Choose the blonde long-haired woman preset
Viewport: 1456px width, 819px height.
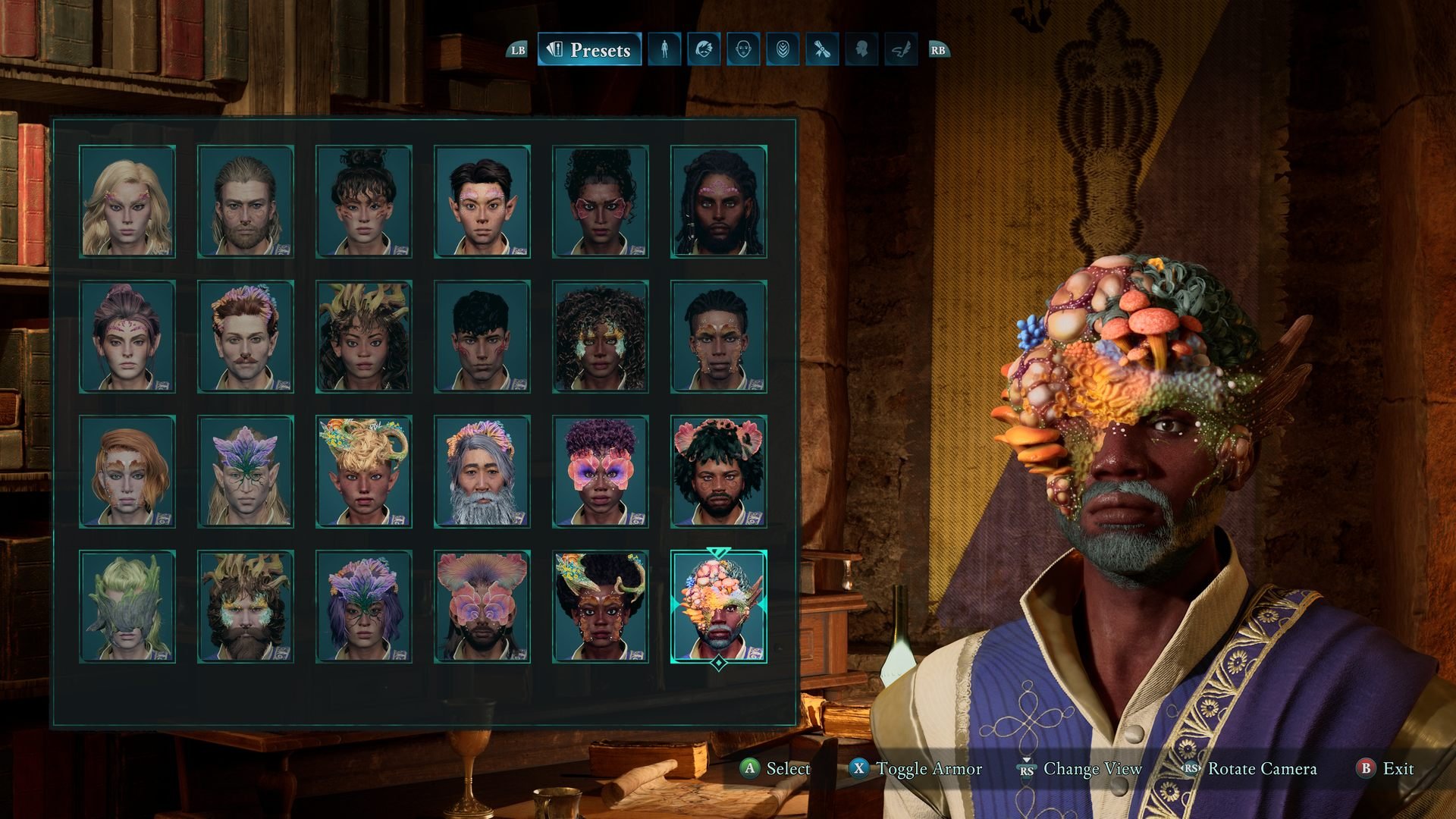(x=127, y=202)
